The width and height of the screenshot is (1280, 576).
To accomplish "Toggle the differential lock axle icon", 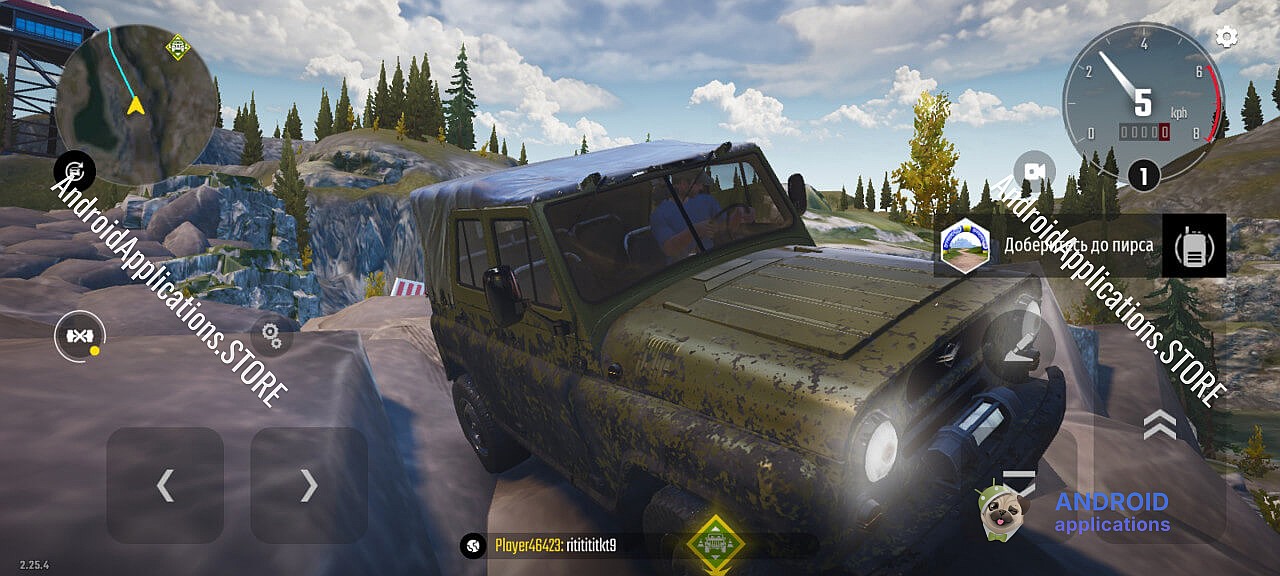I will [79, 337].
